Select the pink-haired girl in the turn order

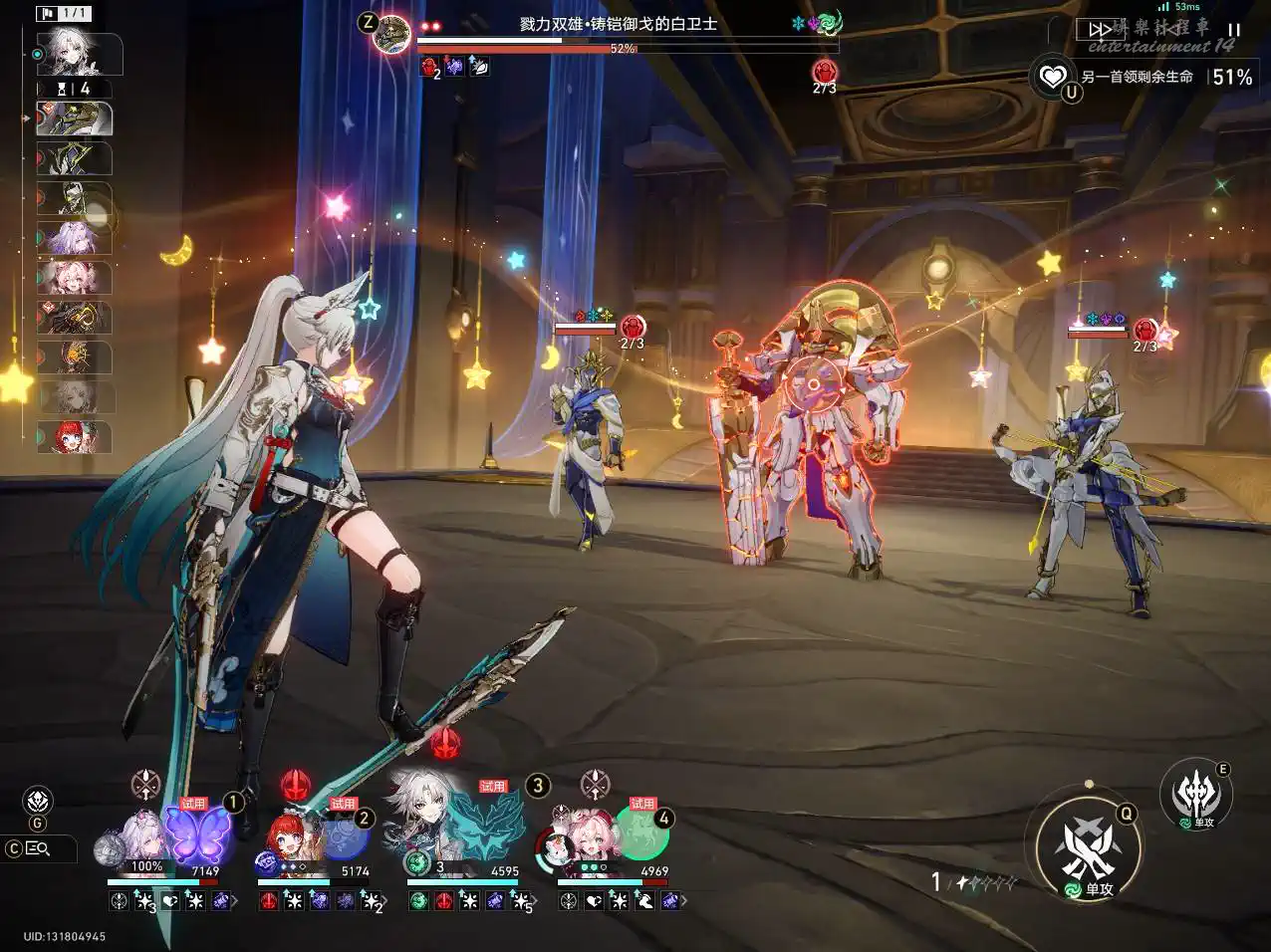tap(75, 278)
